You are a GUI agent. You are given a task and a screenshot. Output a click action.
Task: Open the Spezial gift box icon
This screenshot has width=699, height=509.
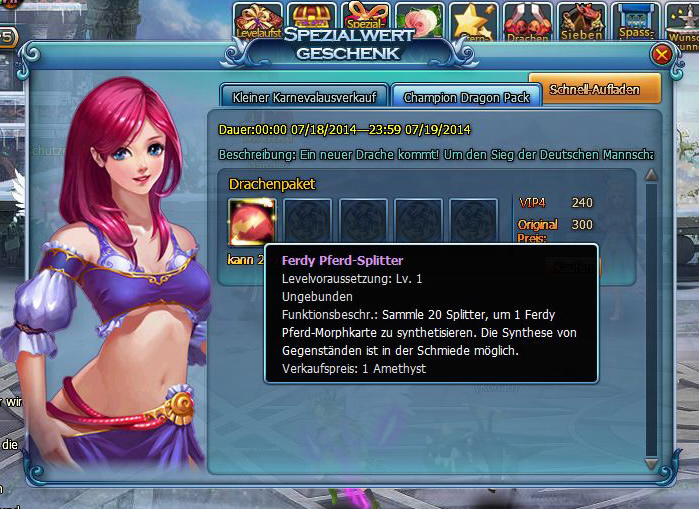point(365,20)
